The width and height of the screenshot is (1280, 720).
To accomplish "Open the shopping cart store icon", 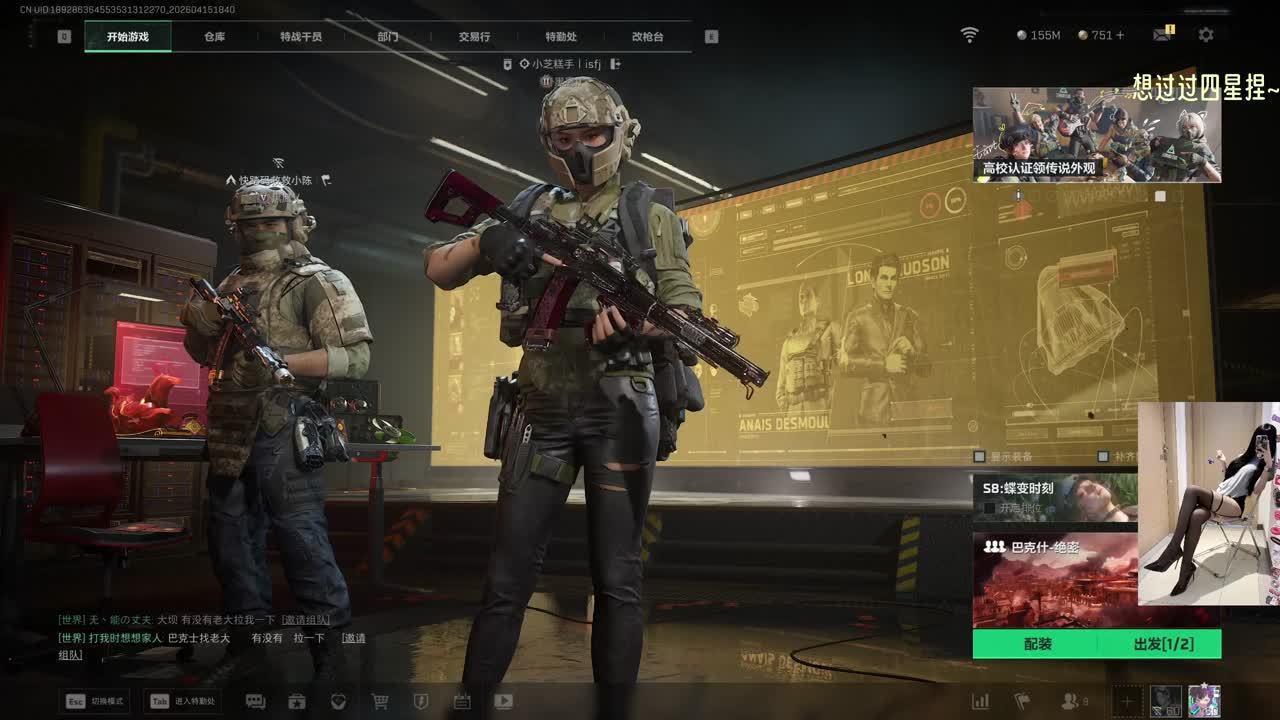I will point(380,702).
